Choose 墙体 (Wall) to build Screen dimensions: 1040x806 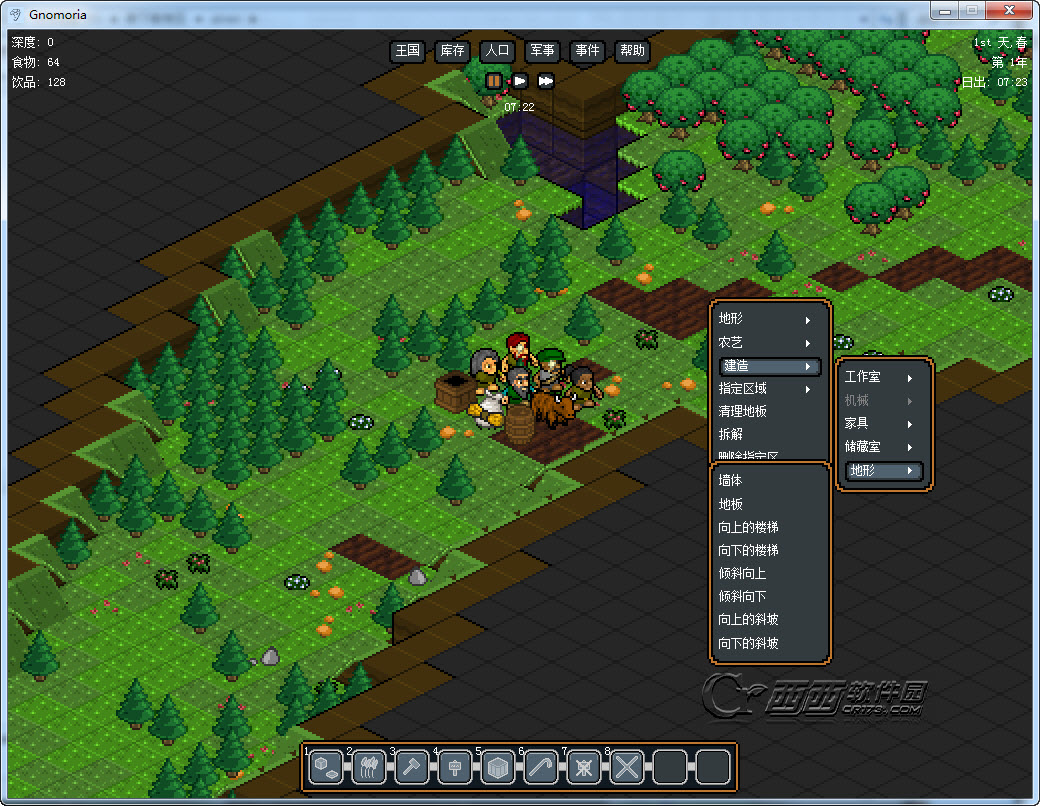pyautogui.click(x=731, y=480)
